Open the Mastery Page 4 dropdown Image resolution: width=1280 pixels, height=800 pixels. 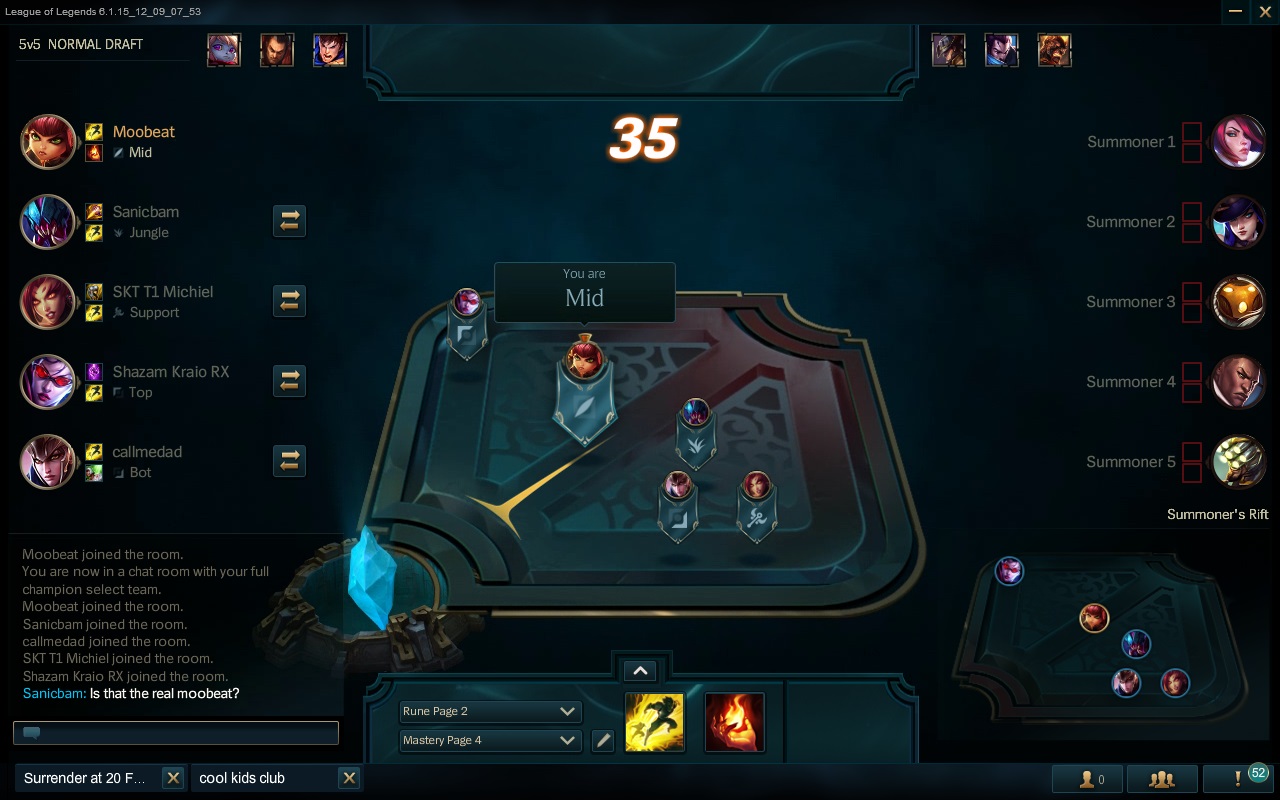click(x=490, y=741)
